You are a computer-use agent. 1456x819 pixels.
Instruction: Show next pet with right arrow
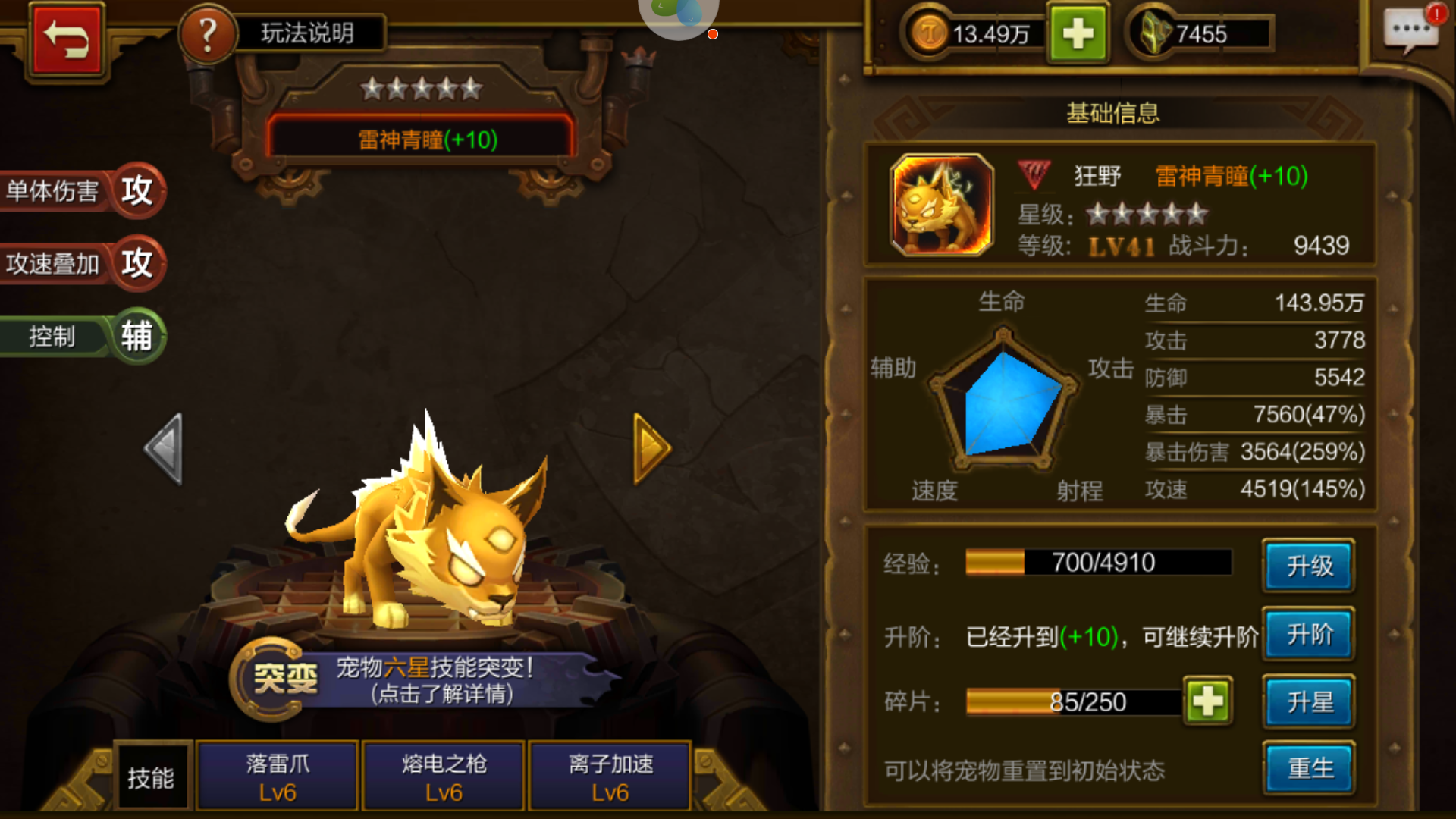[x=651, y=449]
